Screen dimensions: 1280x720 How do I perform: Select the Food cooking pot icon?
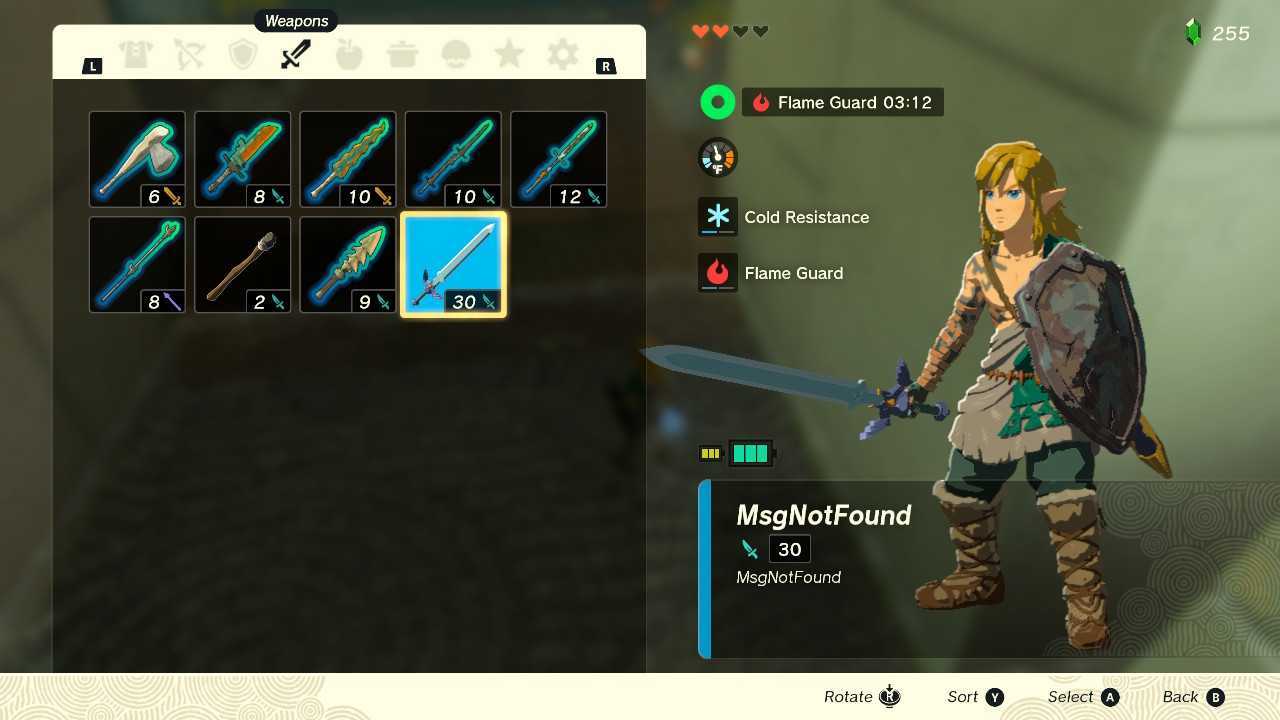[402, 54]
